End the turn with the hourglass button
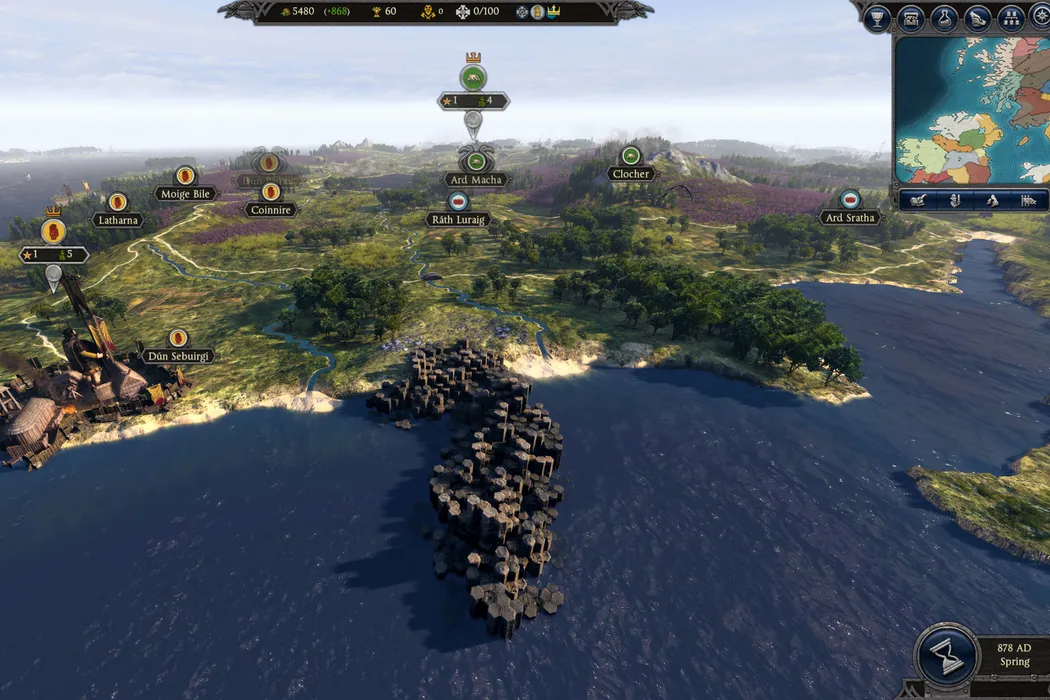 tap(946, 655)
